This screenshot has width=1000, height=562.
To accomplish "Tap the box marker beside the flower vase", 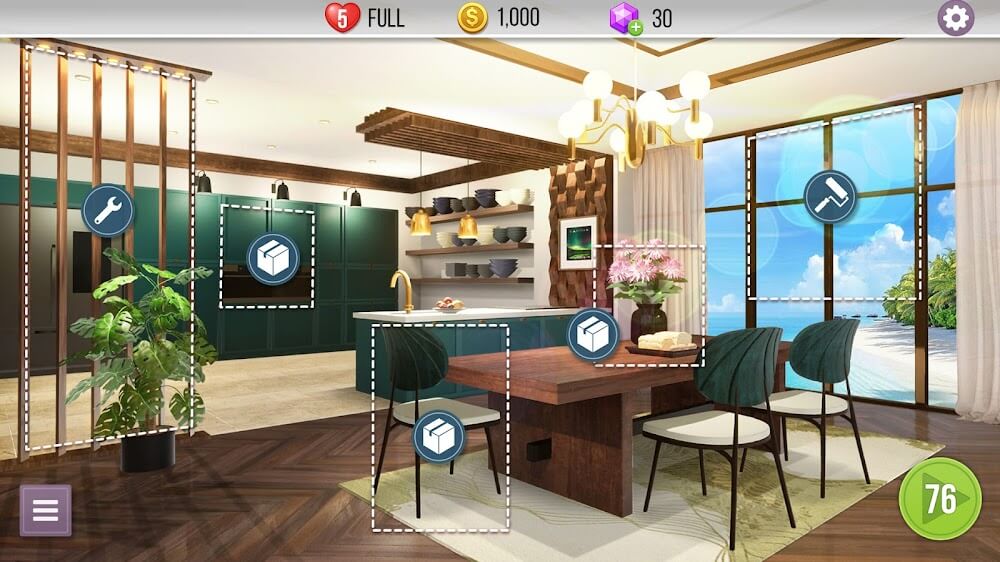I will click(593, 335).
